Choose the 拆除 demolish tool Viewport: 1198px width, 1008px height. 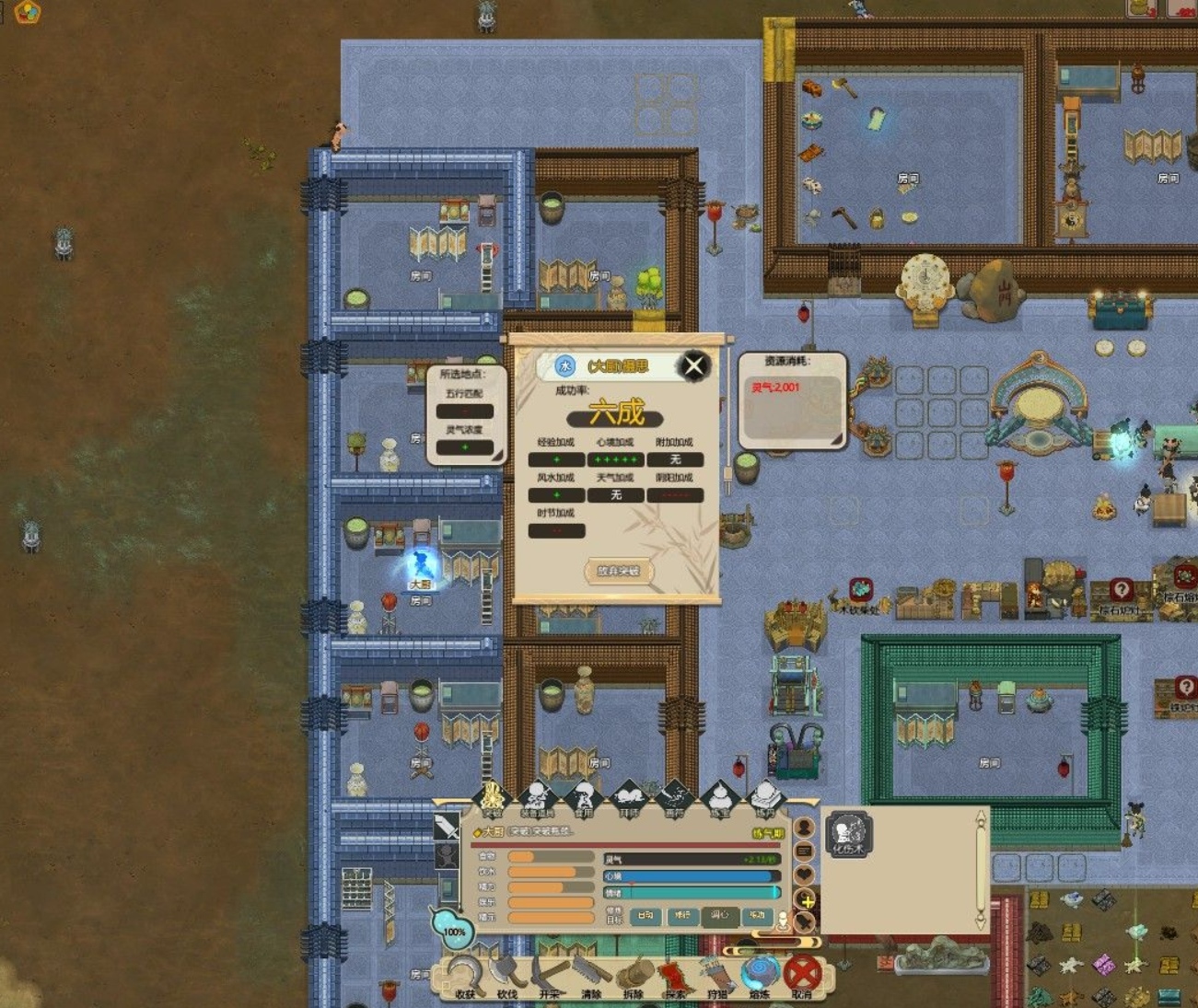[634, 977]
